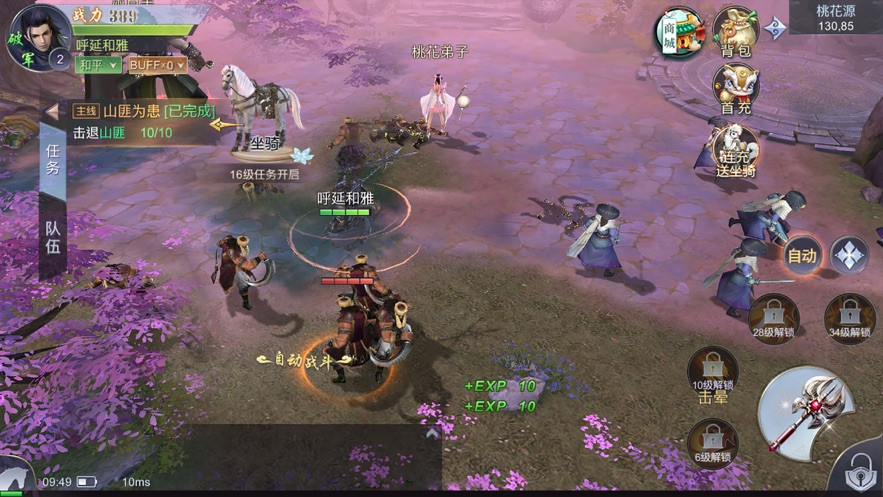Tap the locked 28级解锁 skill slot

click(x=772, y=318)
